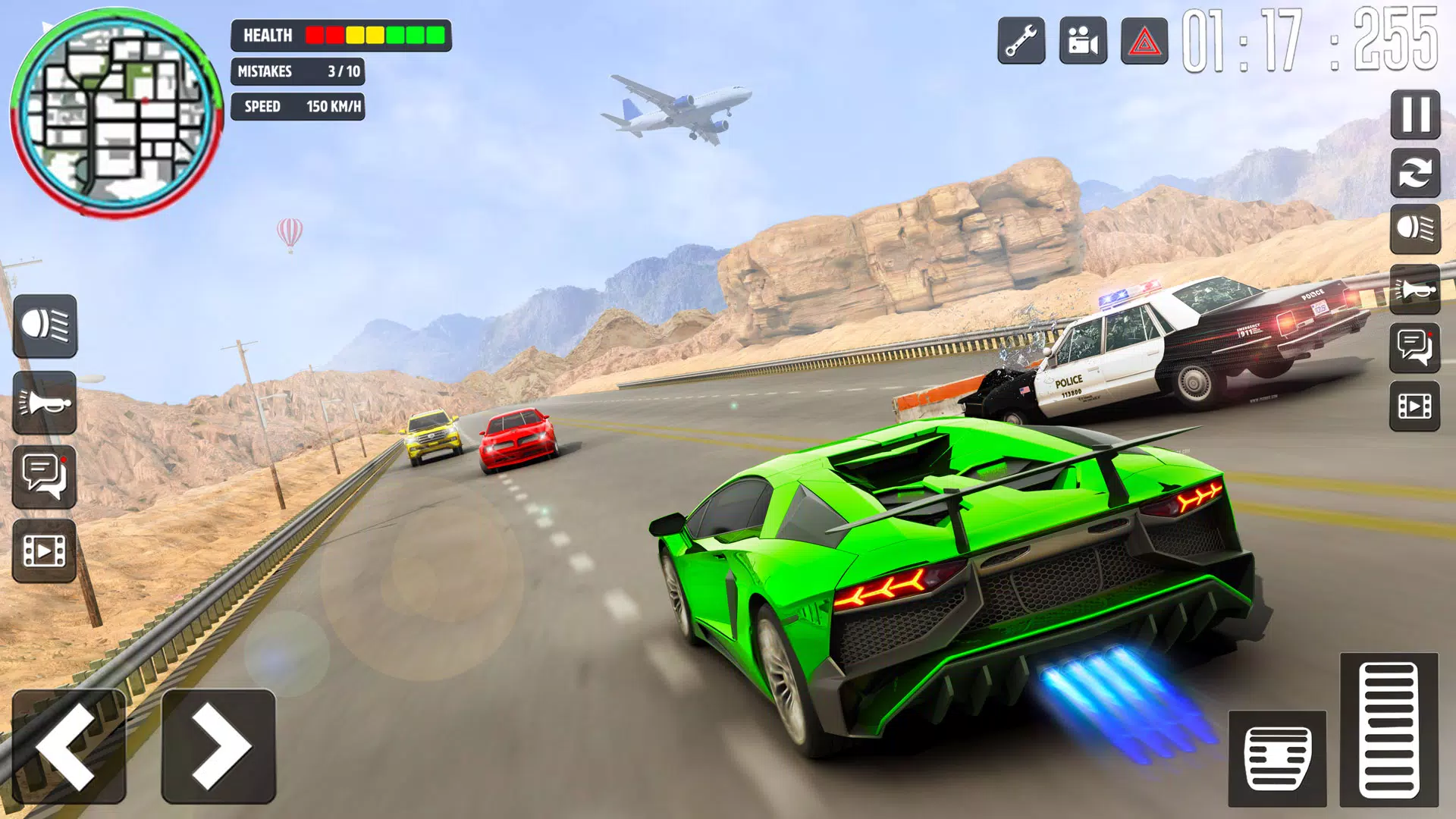Pause the game

click(x=1415, y=115)
